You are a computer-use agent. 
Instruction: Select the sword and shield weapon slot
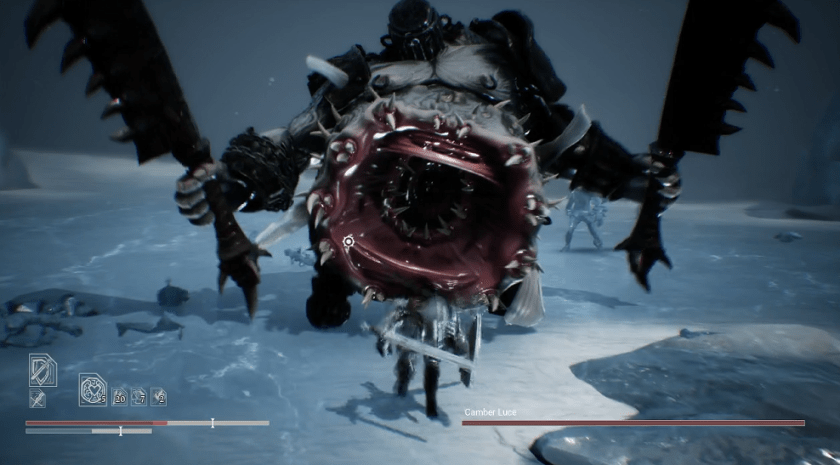(43, 370)
